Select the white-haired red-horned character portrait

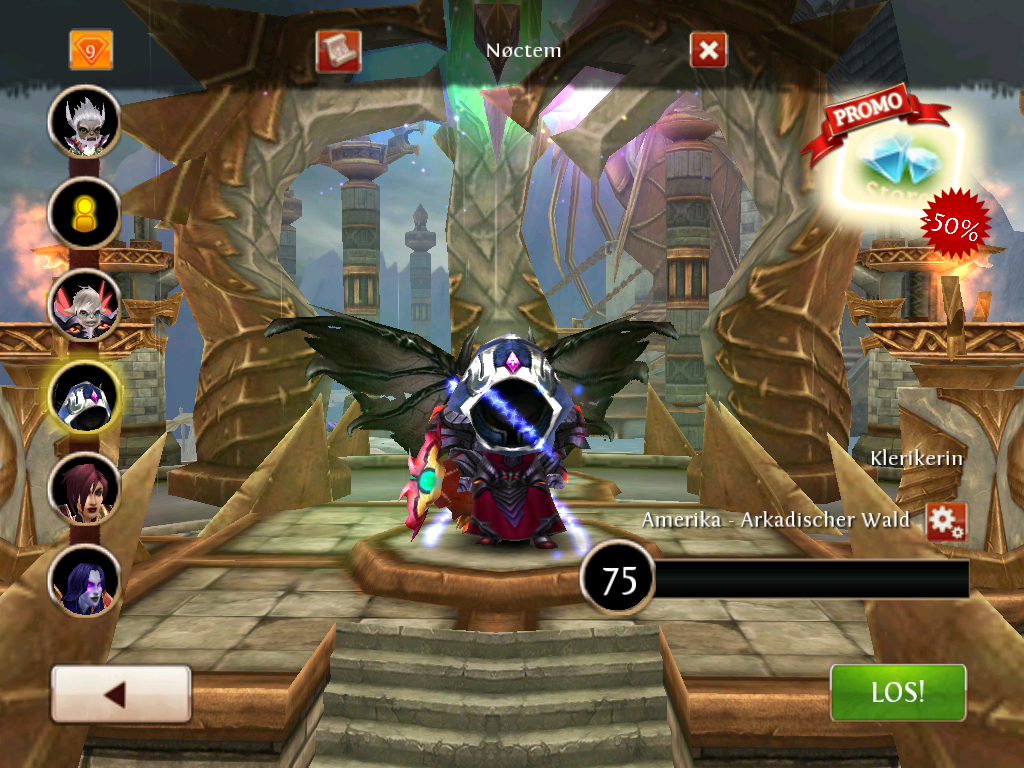[85, 305]
